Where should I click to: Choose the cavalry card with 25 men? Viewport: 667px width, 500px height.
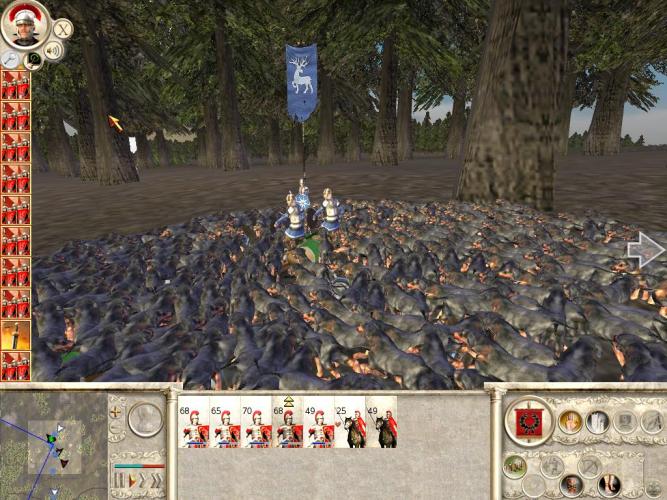point(351,426)
